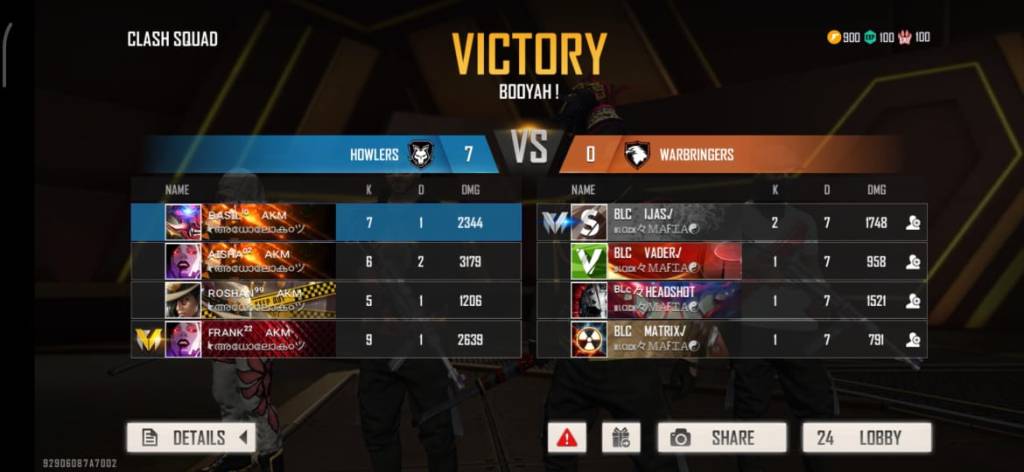Open the match Details panel
Viewport: 1024px width, 472px height.
[191, 437]
